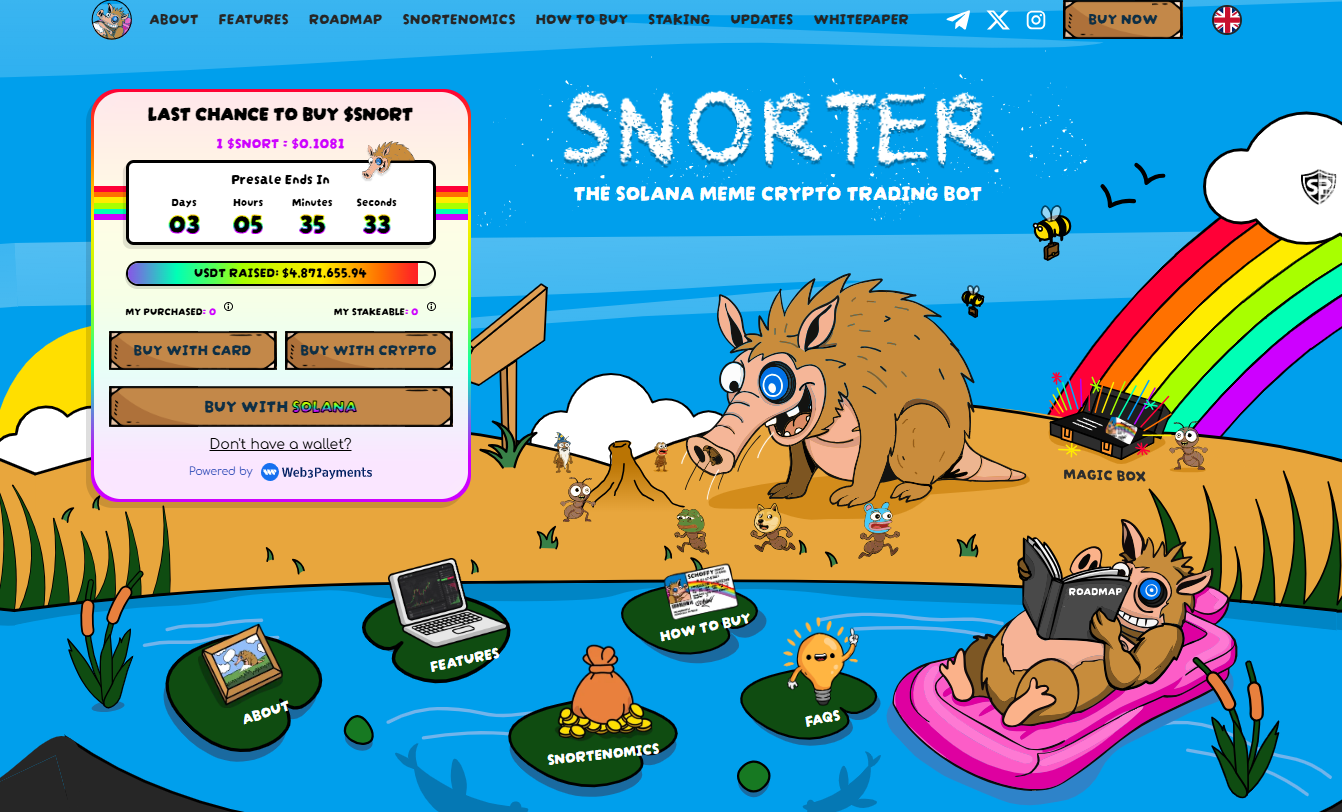Click the BUY NOW button
The image size is (1342, 812).
(x=1122, y=19)
